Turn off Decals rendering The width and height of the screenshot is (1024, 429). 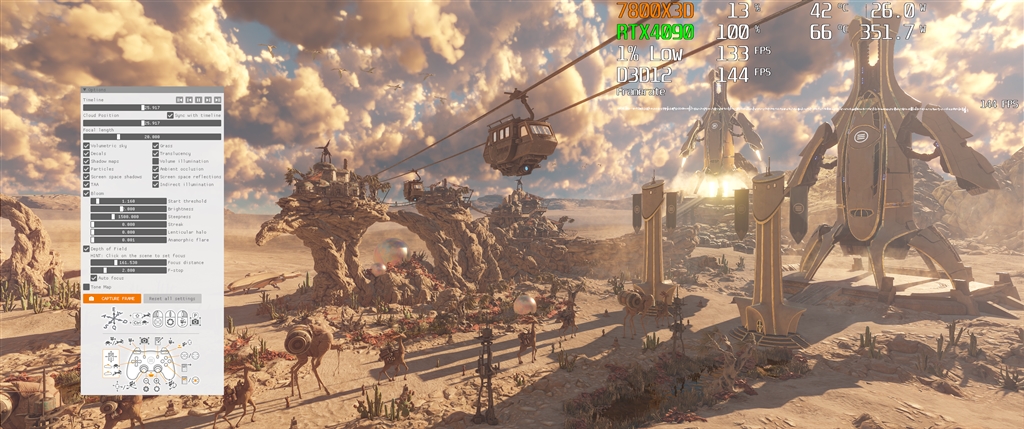point(87,154)
